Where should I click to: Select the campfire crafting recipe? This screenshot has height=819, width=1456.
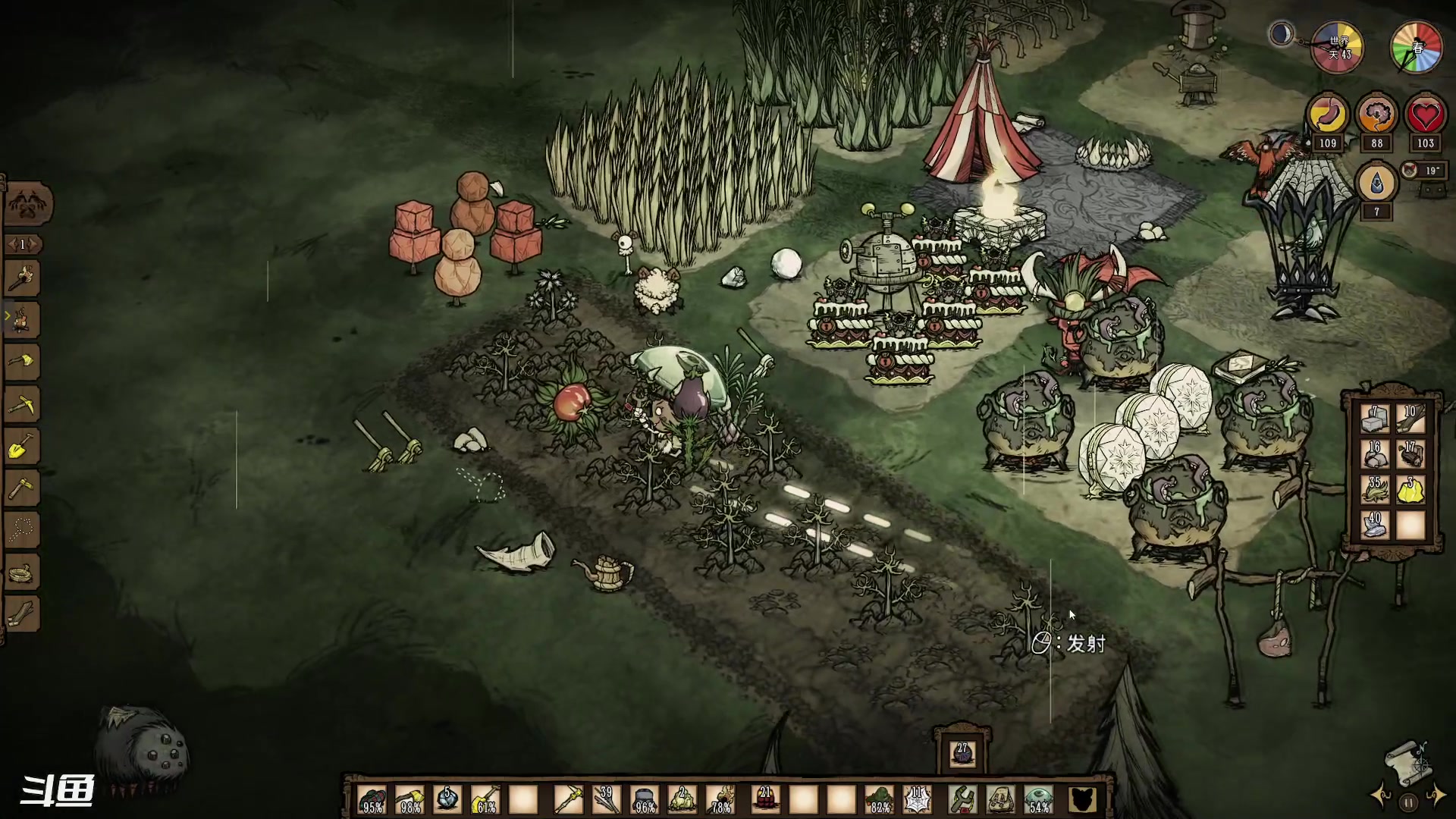22,320
